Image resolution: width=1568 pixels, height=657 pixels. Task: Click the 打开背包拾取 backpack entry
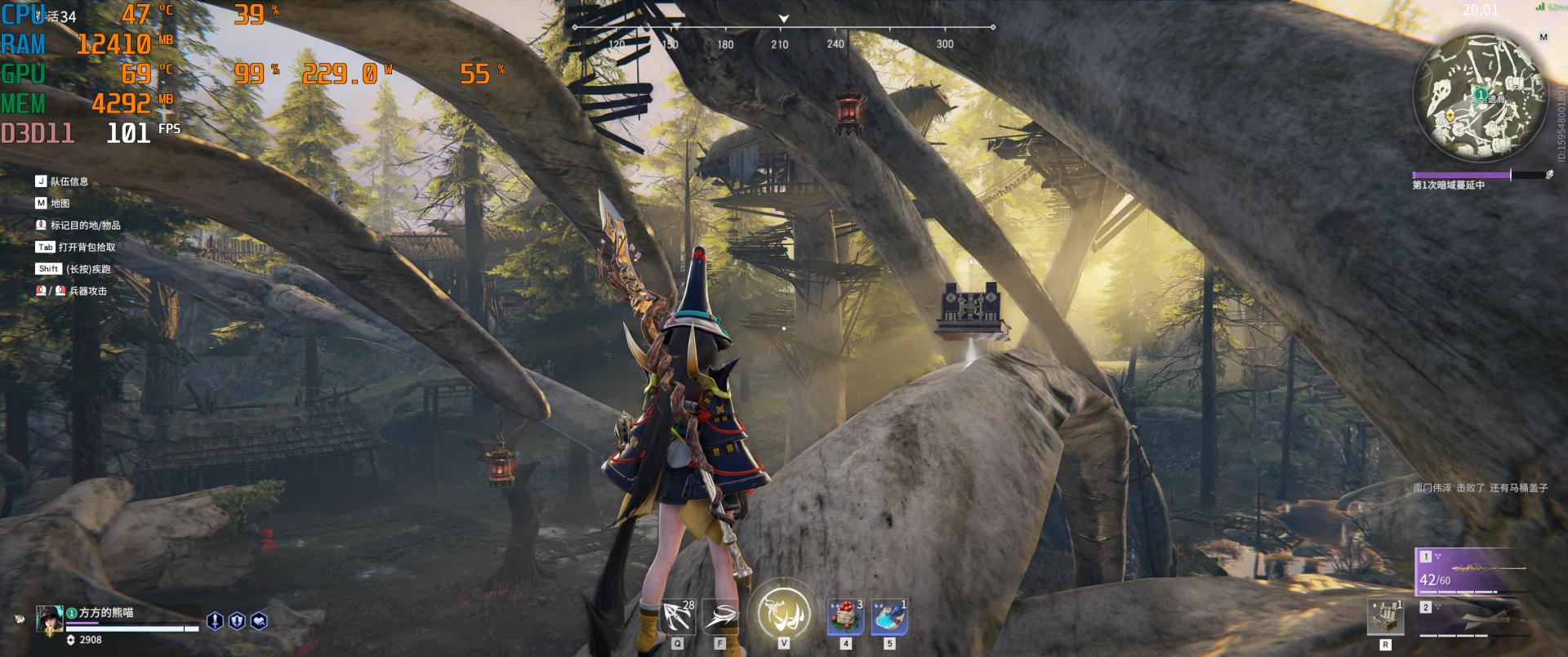tap(87, 247)
